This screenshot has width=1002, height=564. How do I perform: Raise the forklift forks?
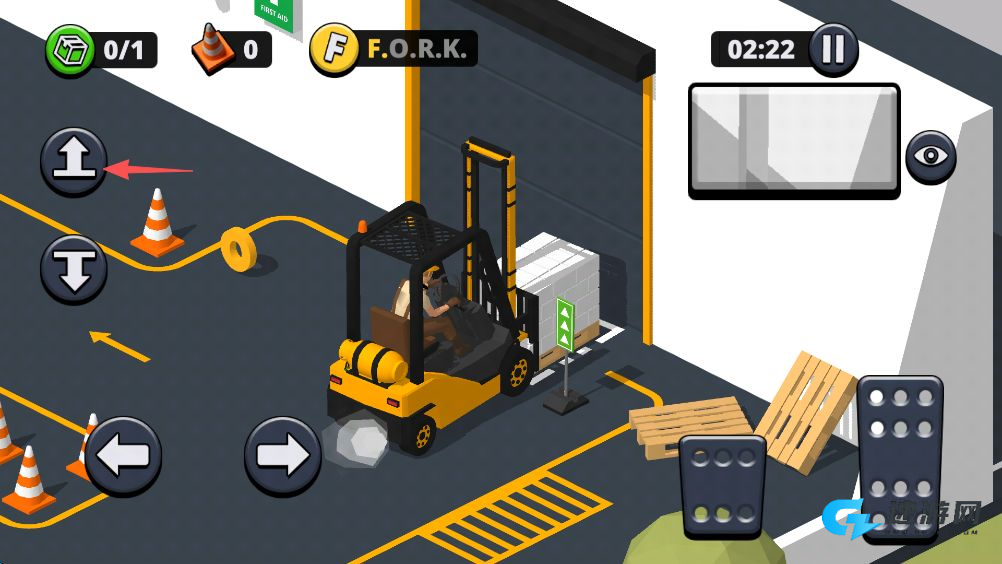click(x=74, y=161)
